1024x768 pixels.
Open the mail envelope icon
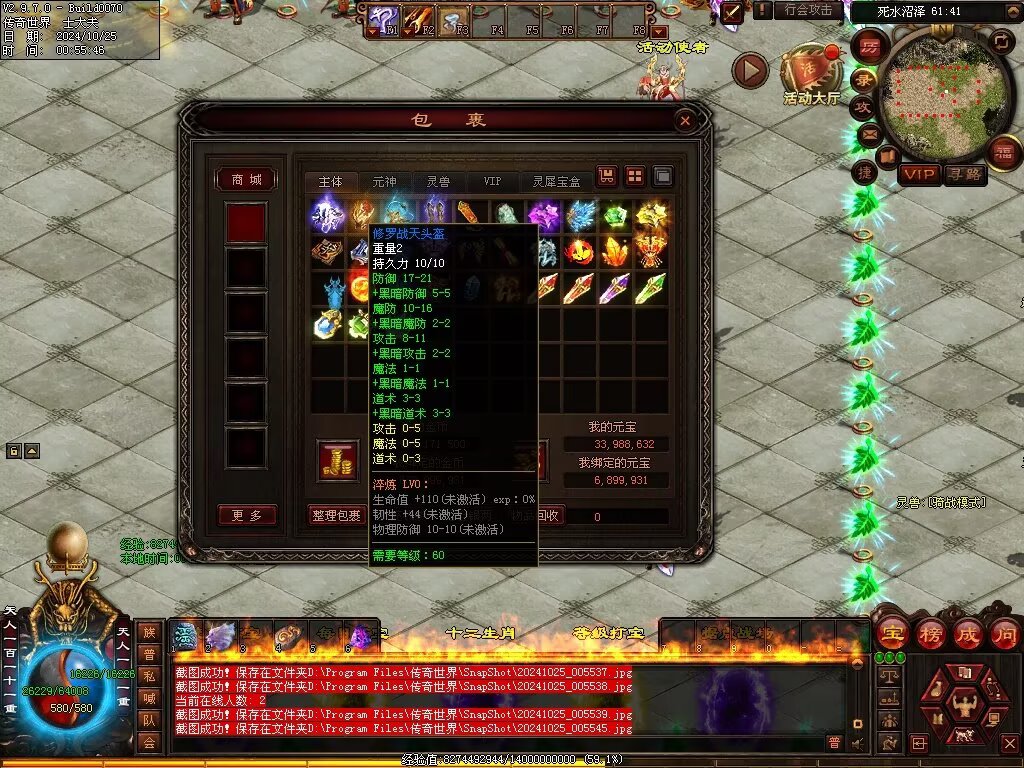point(869,133)
